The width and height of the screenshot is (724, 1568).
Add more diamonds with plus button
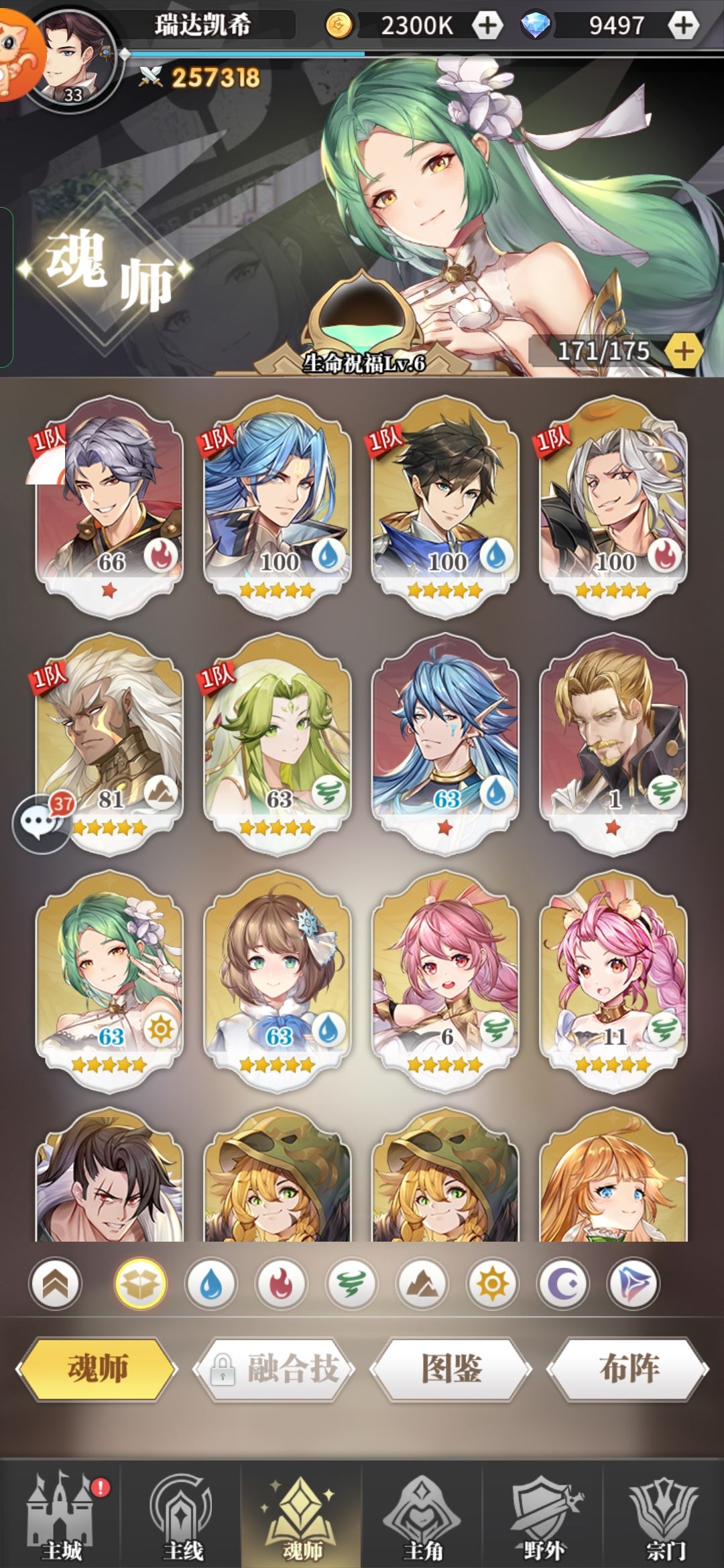click(683, 25)
